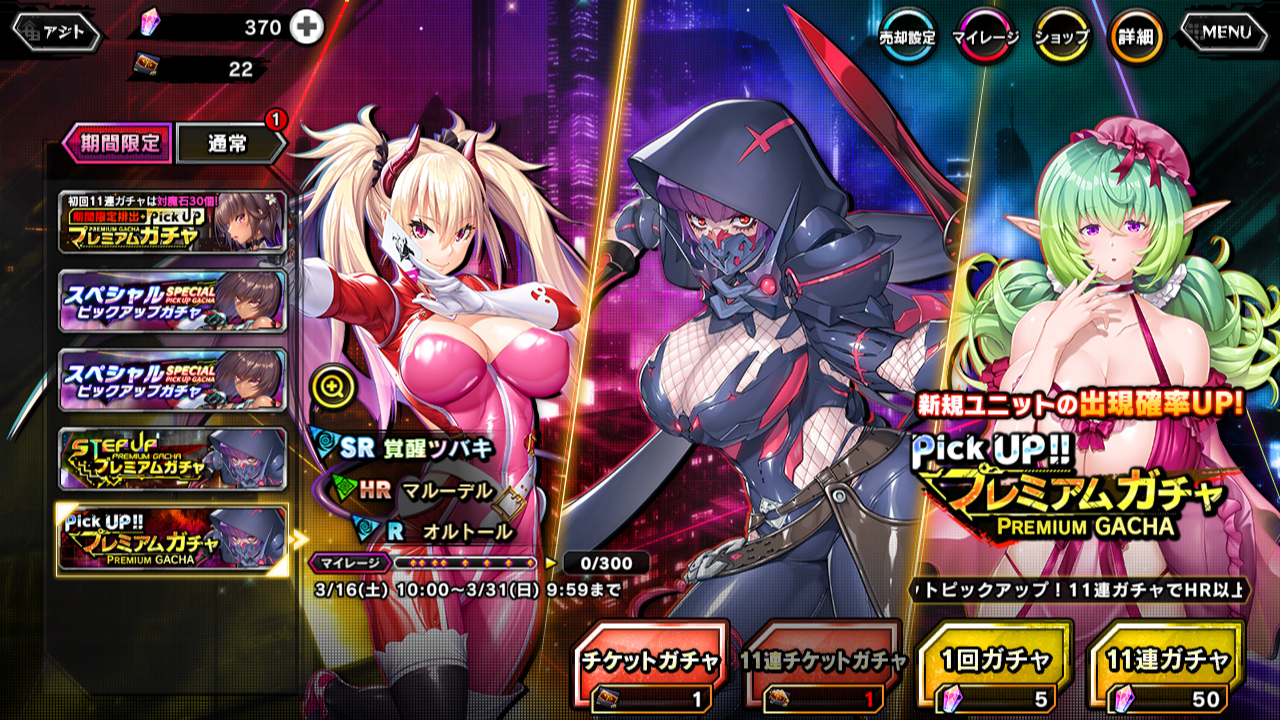Open the マイレージ mileage screen
This screenshot has width=1280, height=720.
pos(985,36)
